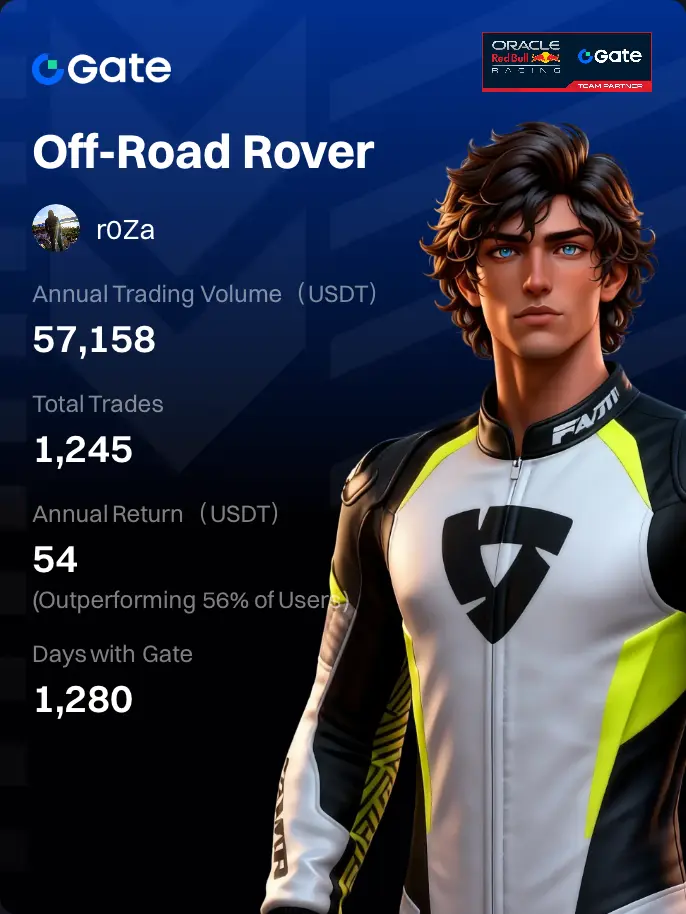Viewport: 686px width, 914px height.
Task: Open the Gate logo at top left
Action: 101,68
